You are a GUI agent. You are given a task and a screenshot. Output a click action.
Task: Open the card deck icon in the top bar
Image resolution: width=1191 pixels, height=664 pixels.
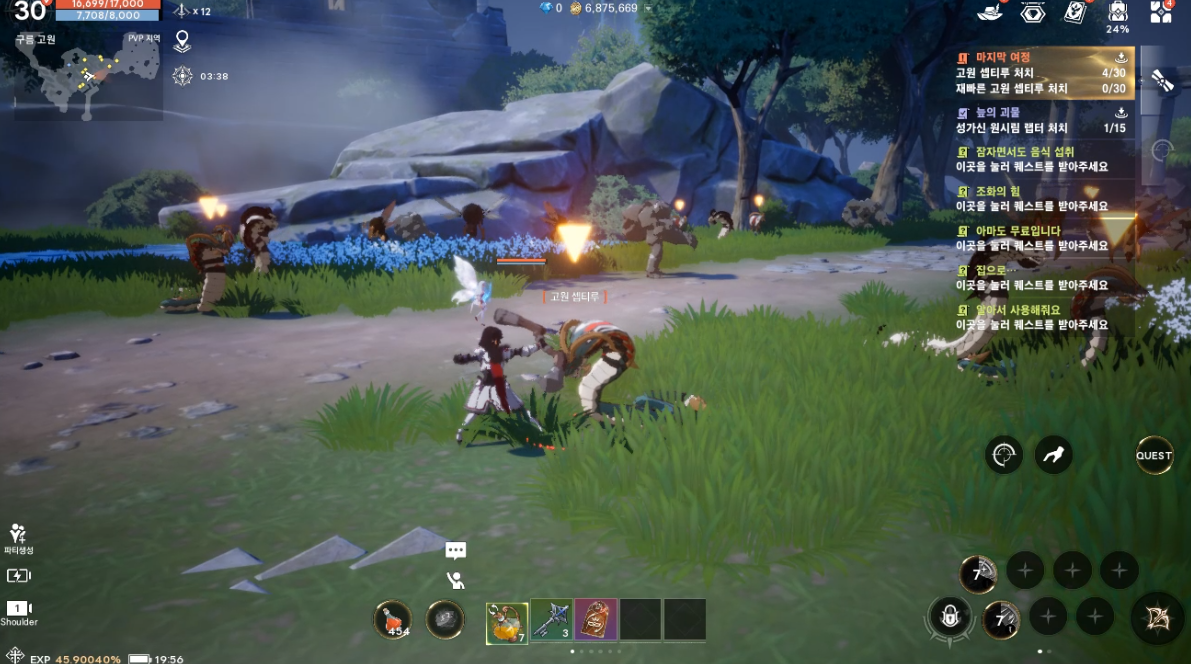(1075, 12)
